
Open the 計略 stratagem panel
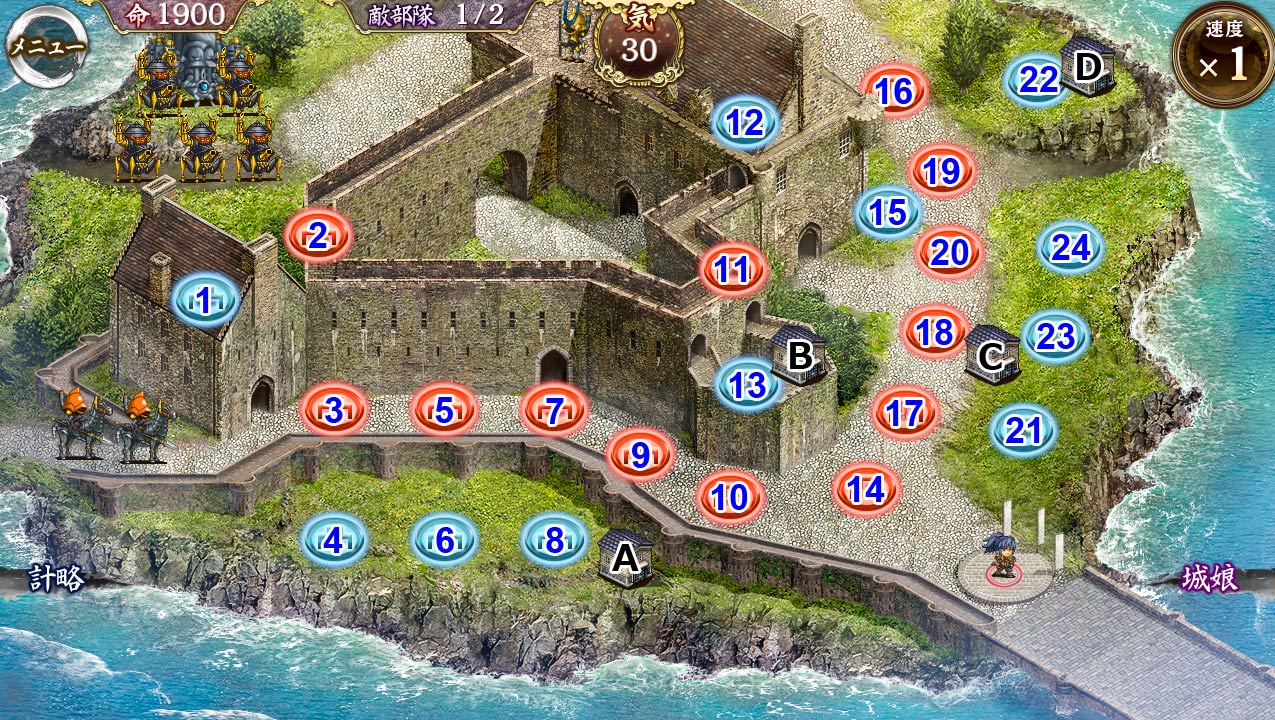pyautogui.click(x=55, y=579)
